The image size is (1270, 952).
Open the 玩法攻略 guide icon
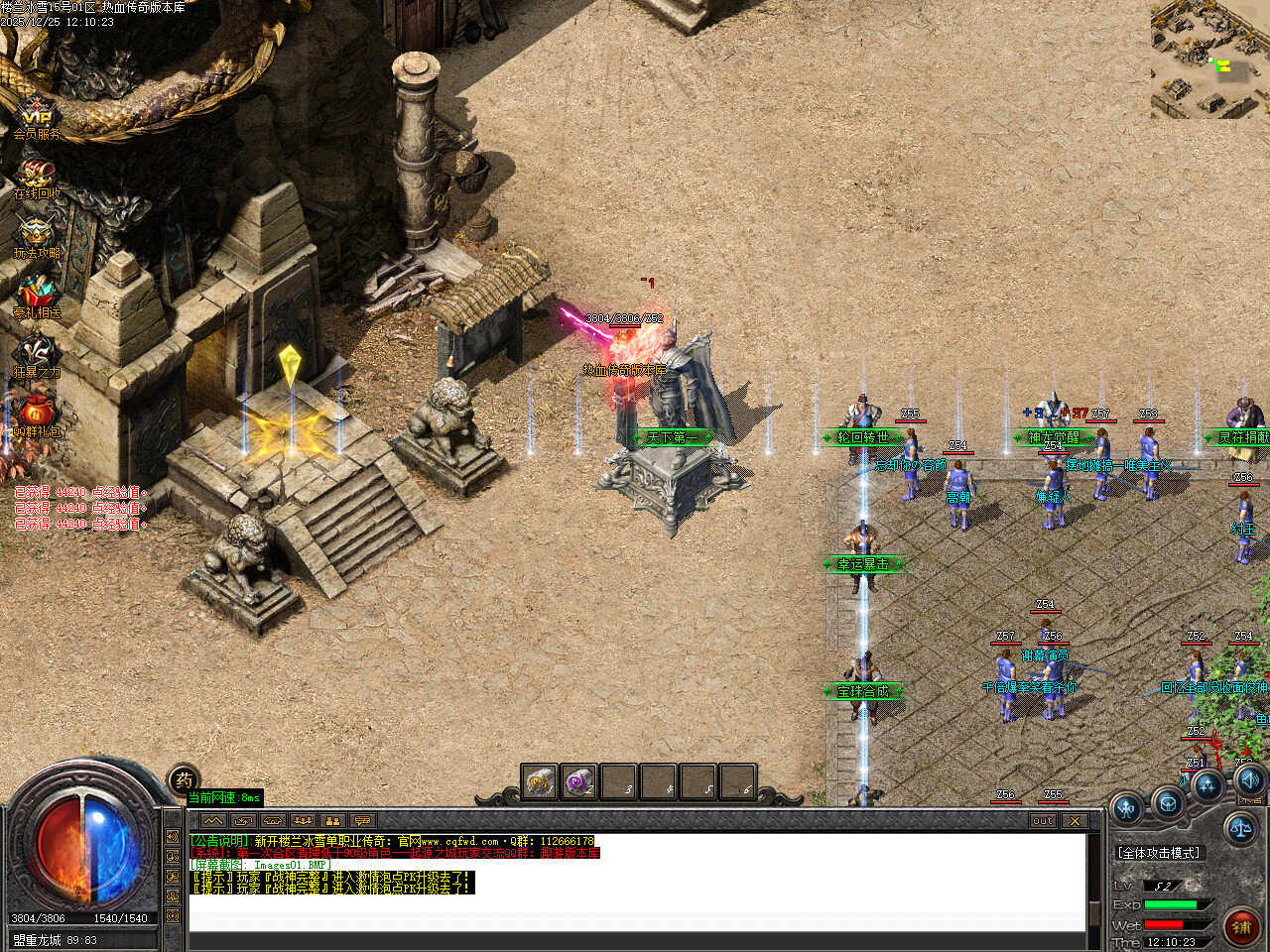(37, 236)
